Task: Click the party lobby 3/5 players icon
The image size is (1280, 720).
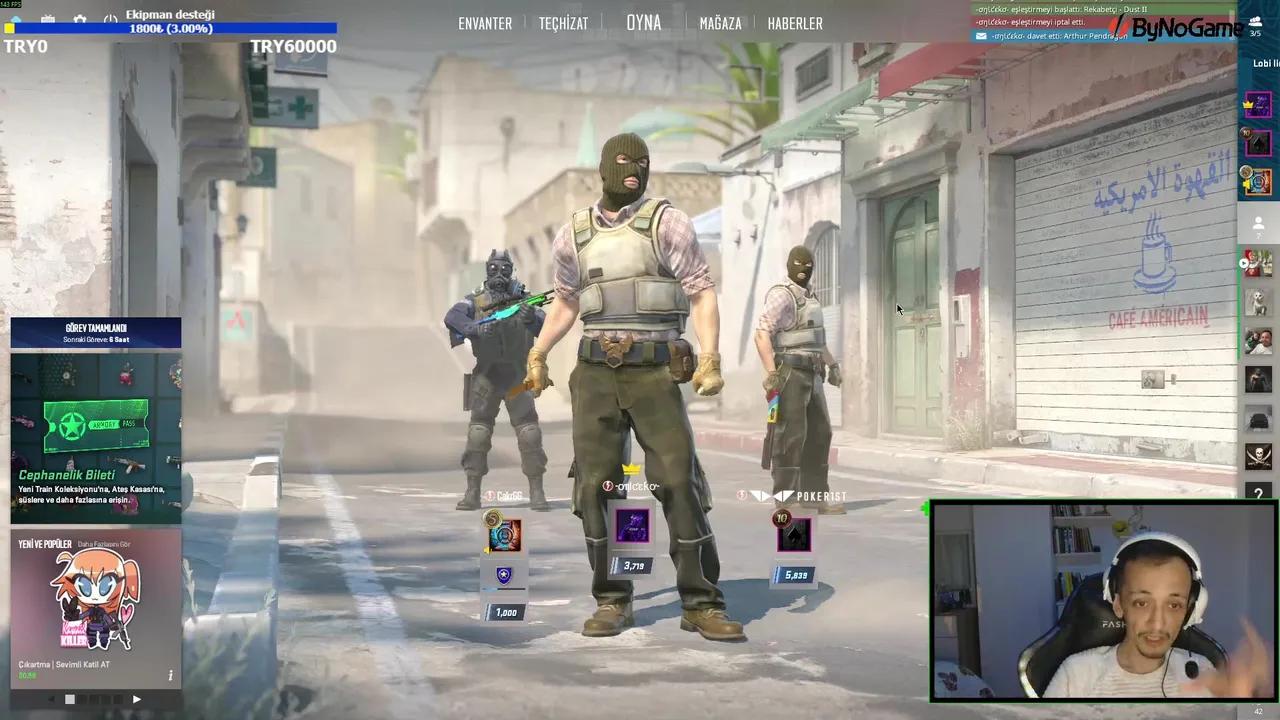Action: [x=1256, y=25]
